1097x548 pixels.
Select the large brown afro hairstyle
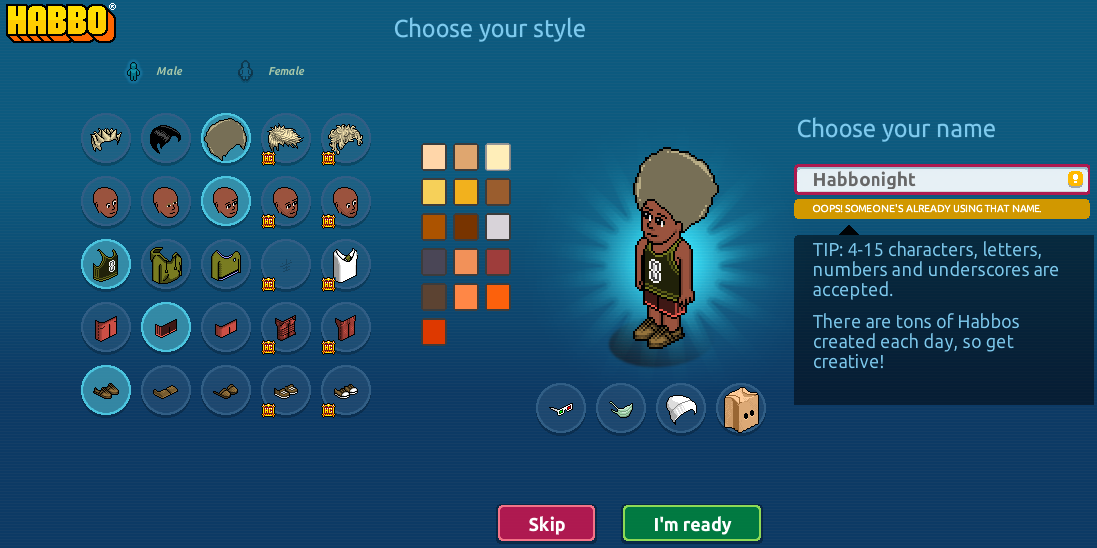226,138
